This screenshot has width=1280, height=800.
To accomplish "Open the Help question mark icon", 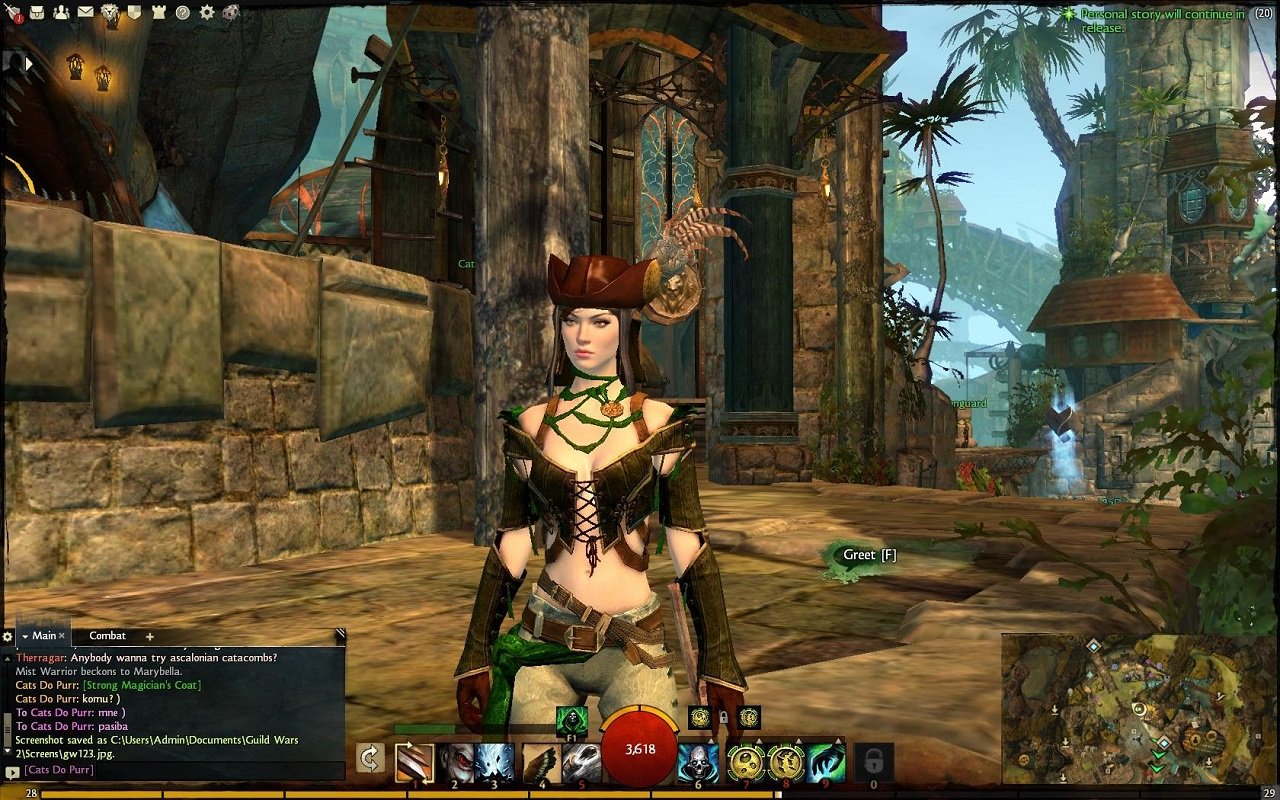I will click(183, 12).
